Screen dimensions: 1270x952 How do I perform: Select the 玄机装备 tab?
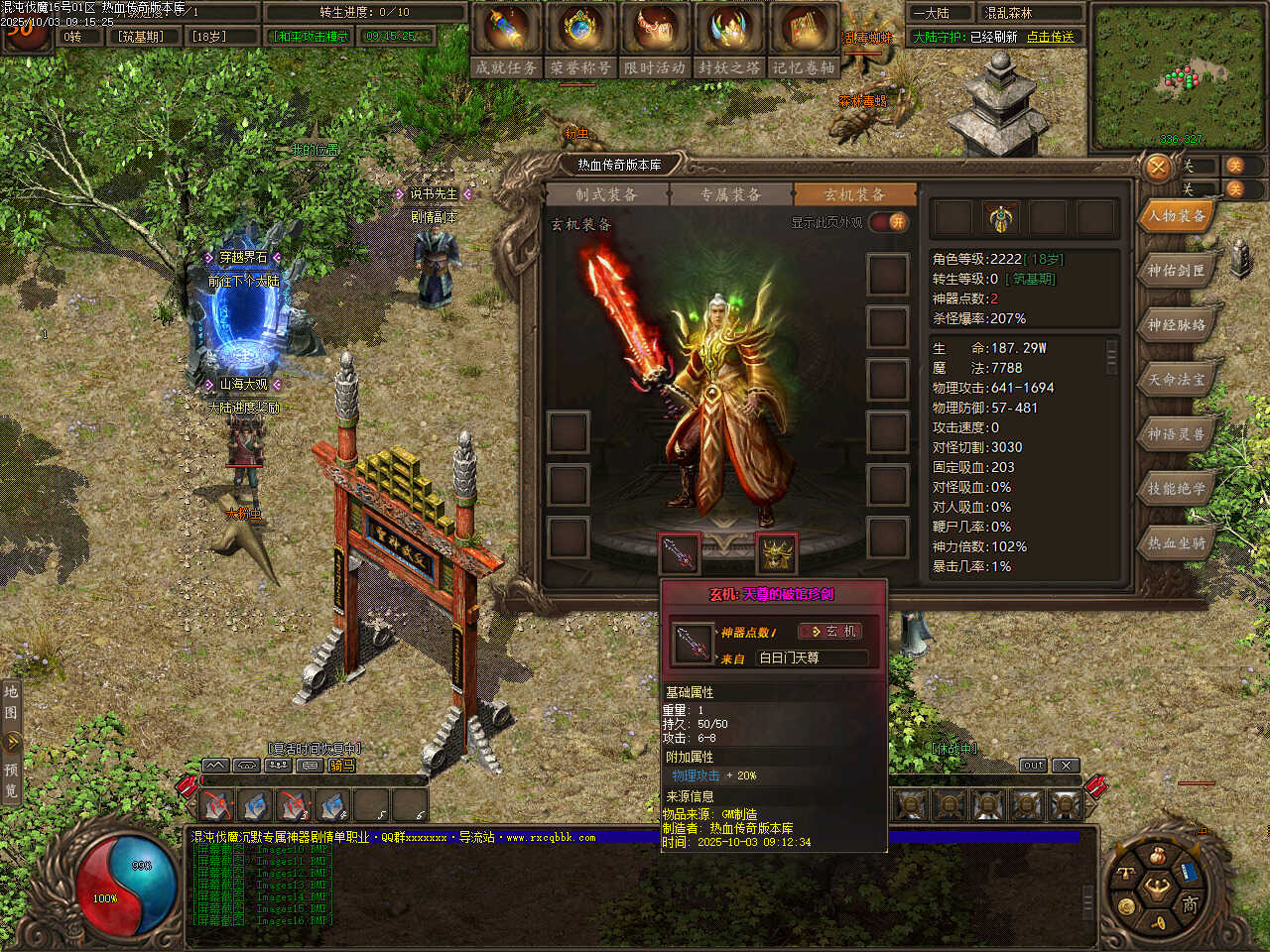[x=853, y=194]
